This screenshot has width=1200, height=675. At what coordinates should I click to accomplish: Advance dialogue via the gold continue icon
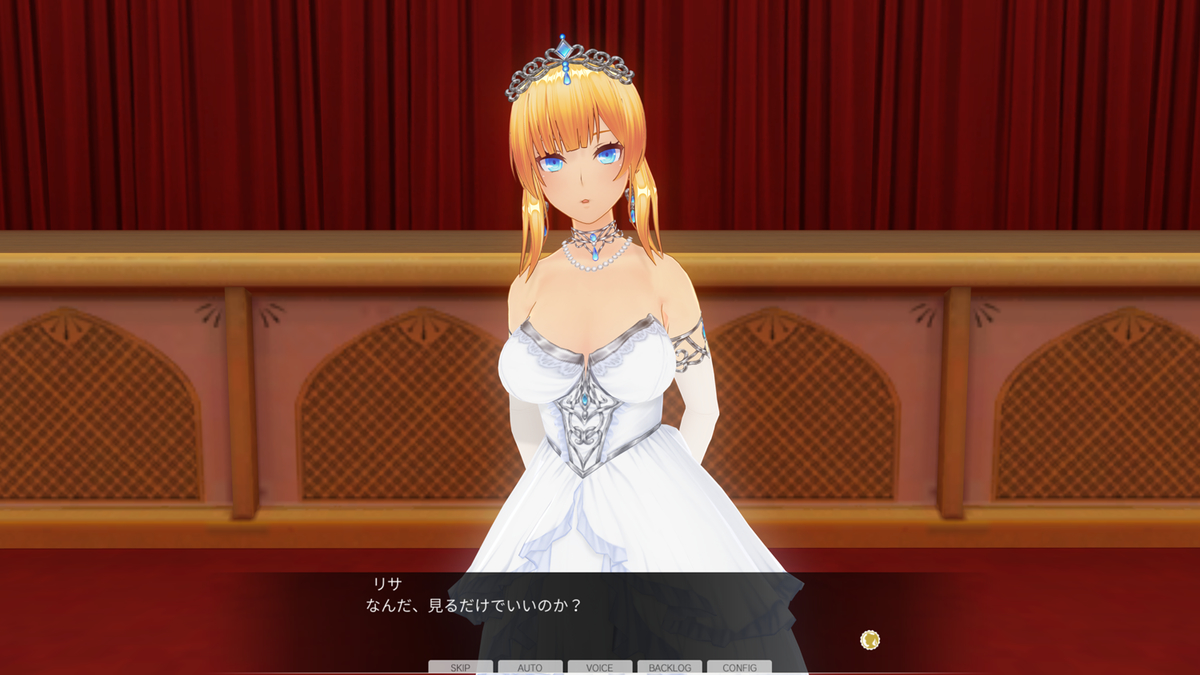(x=870, y=639)
